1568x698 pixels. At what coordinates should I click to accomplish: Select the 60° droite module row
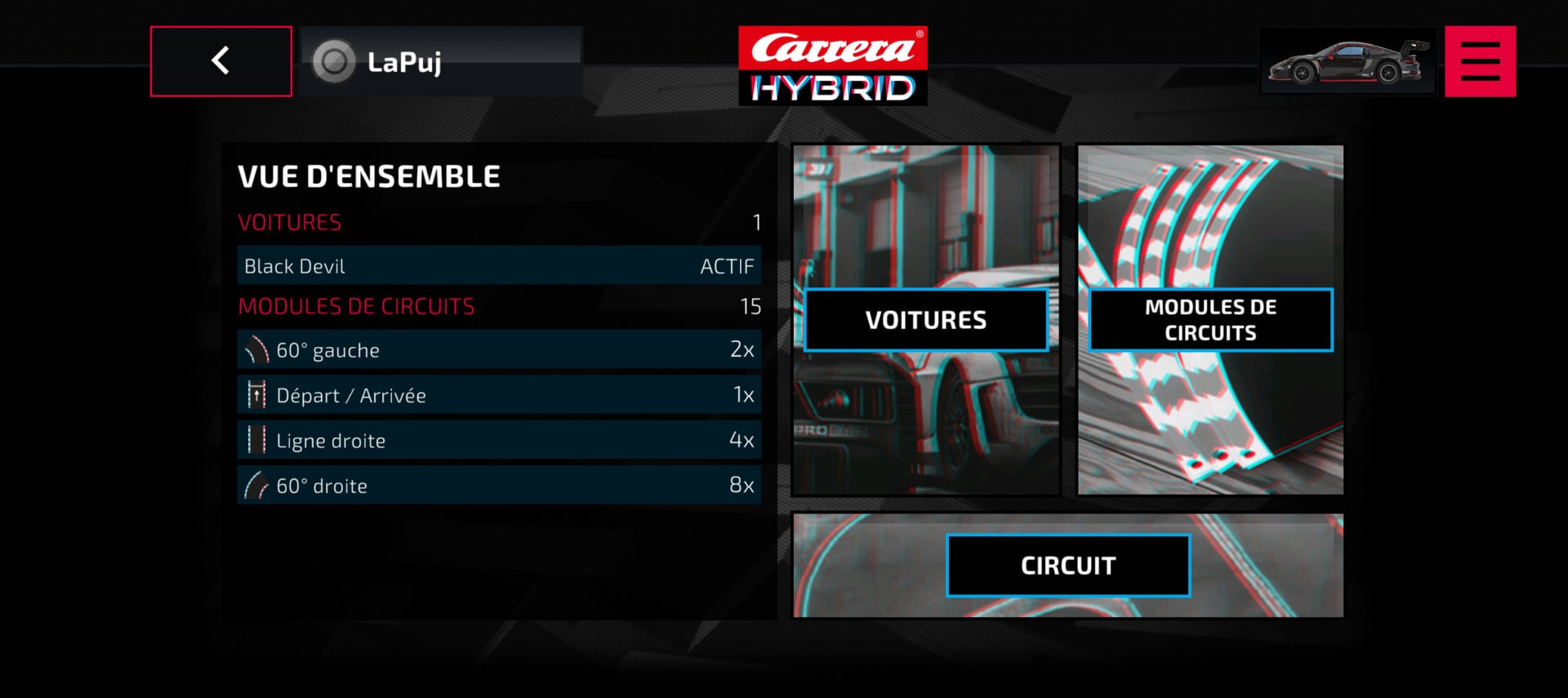click(498, 486)
